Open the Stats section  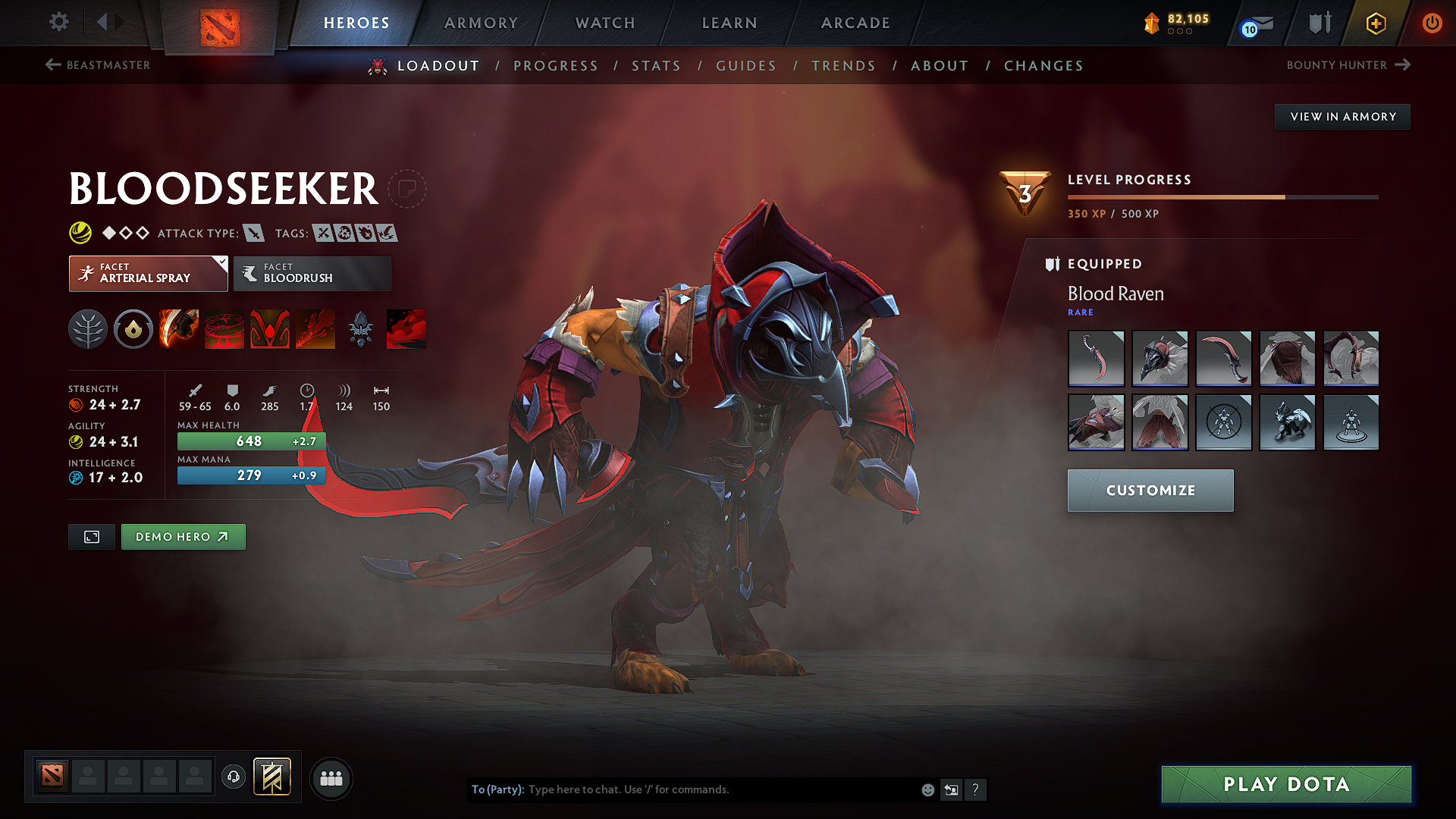(x=656, y=66)
